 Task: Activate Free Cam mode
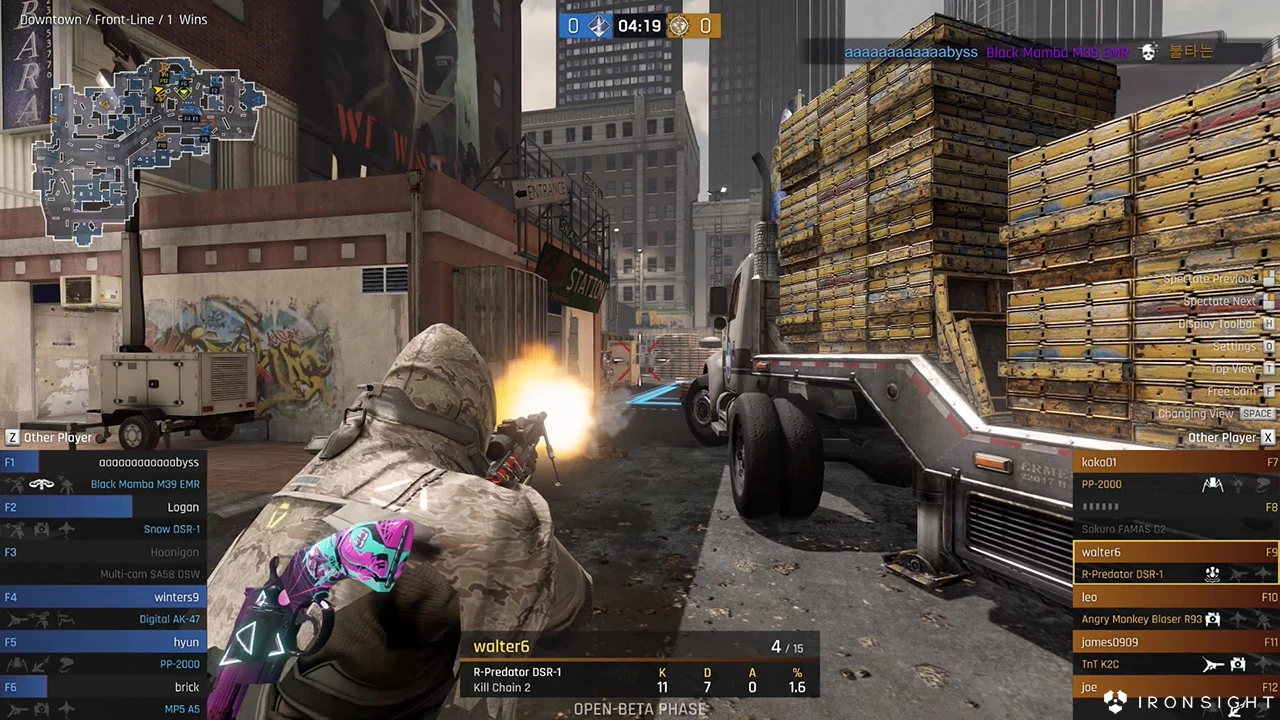pyautogui.click(x=1231, y=391)
